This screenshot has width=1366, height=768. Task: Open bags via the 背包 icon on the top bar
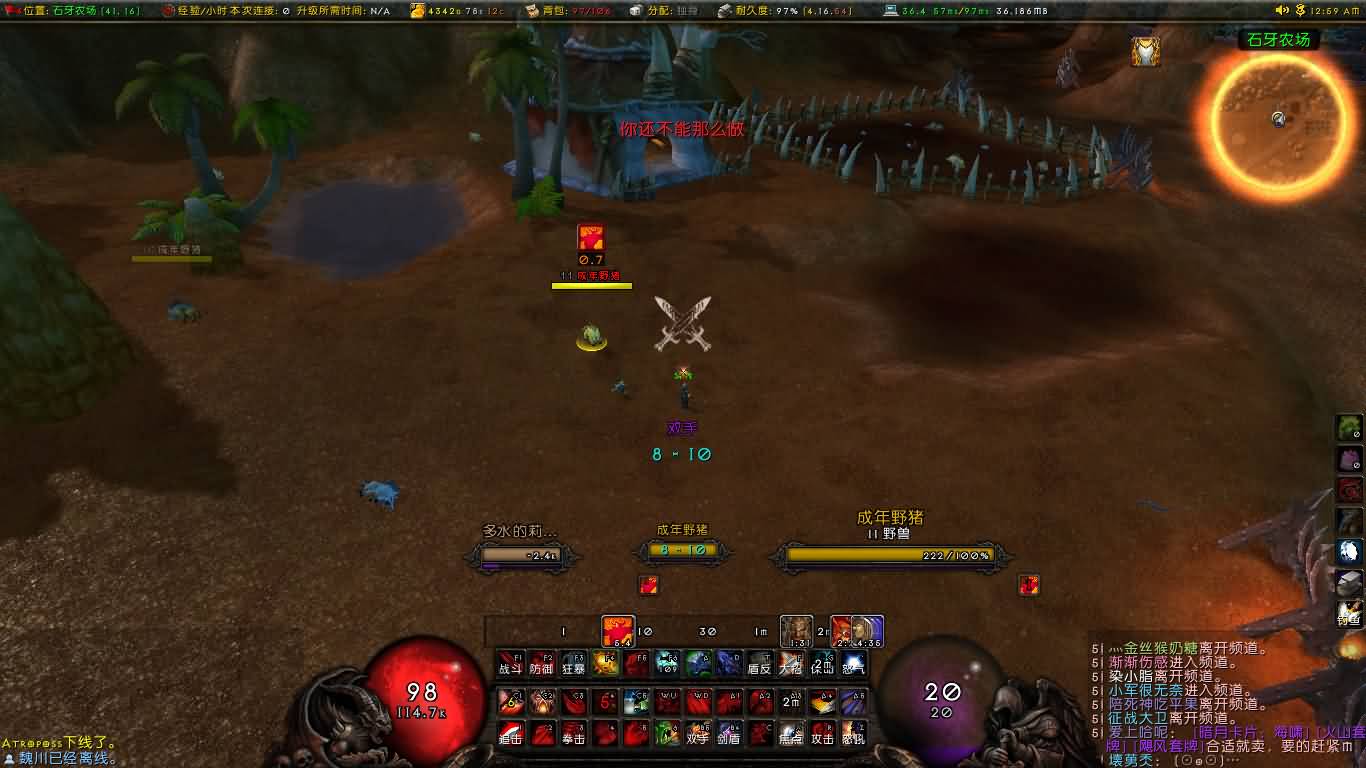(x=546, y=12)
